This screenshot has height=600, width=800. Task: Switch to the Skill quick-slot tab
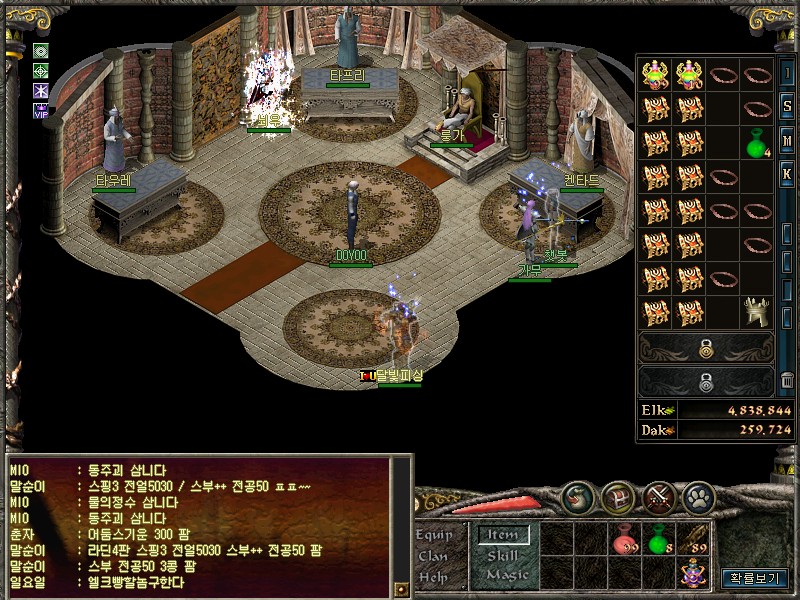(503, 555)
